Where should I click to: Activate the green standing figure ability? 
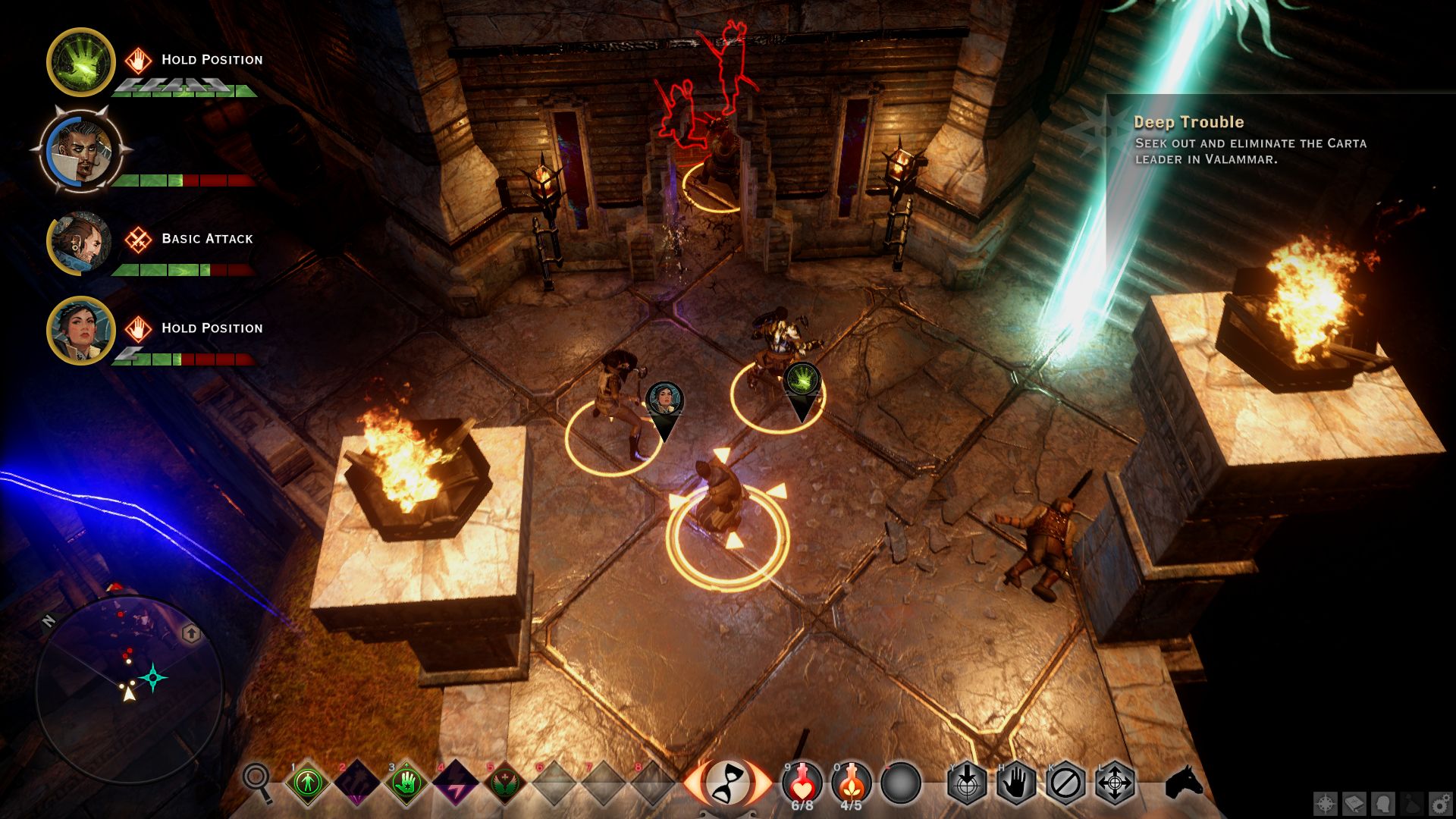coord(308,783)
